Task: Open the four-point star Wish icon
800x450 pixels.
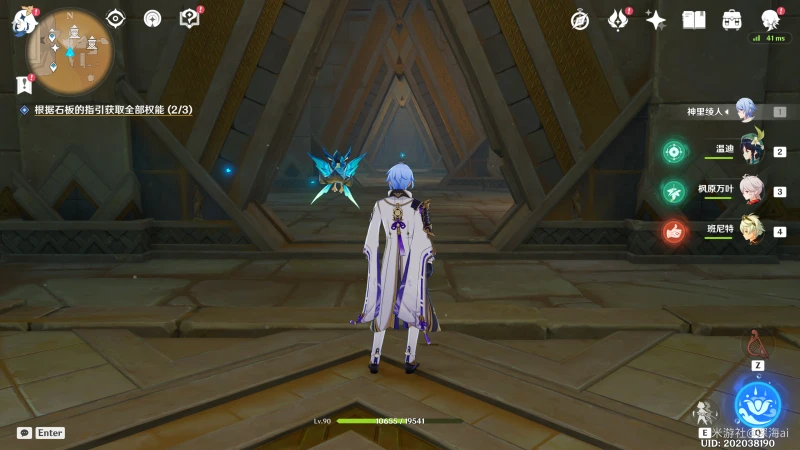Action: point(656,20)
